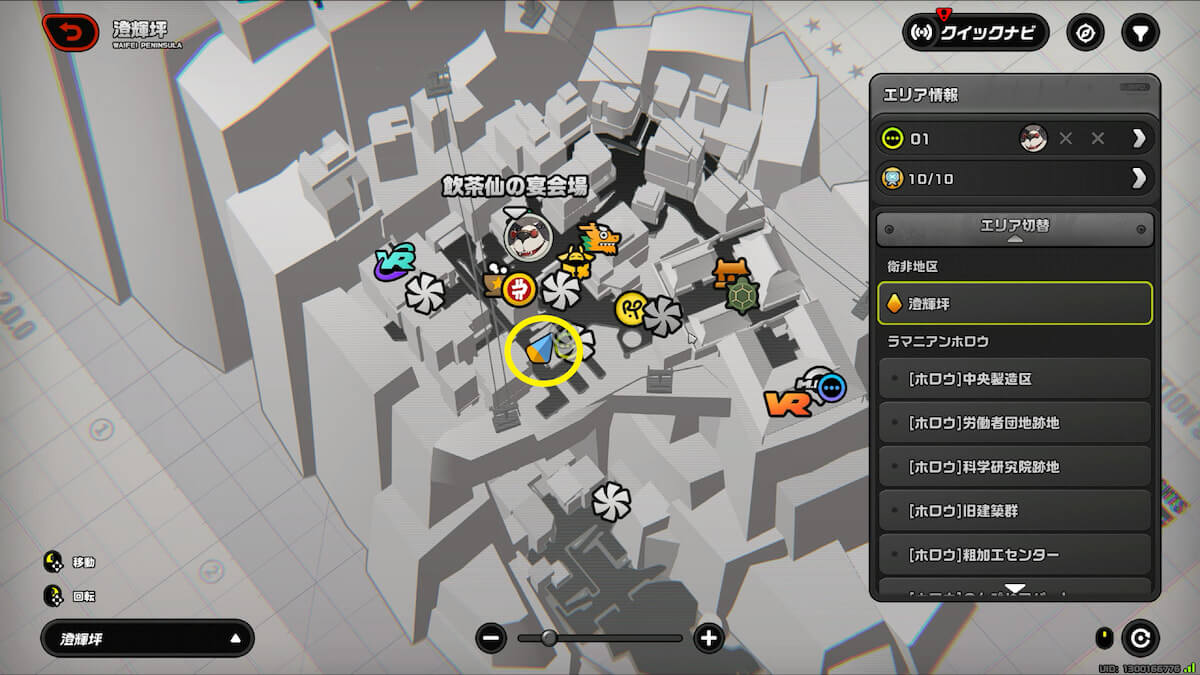Choose the [ホロウ]旧建築群 entry
The image size is (1200, 675).
point(1014,511)
